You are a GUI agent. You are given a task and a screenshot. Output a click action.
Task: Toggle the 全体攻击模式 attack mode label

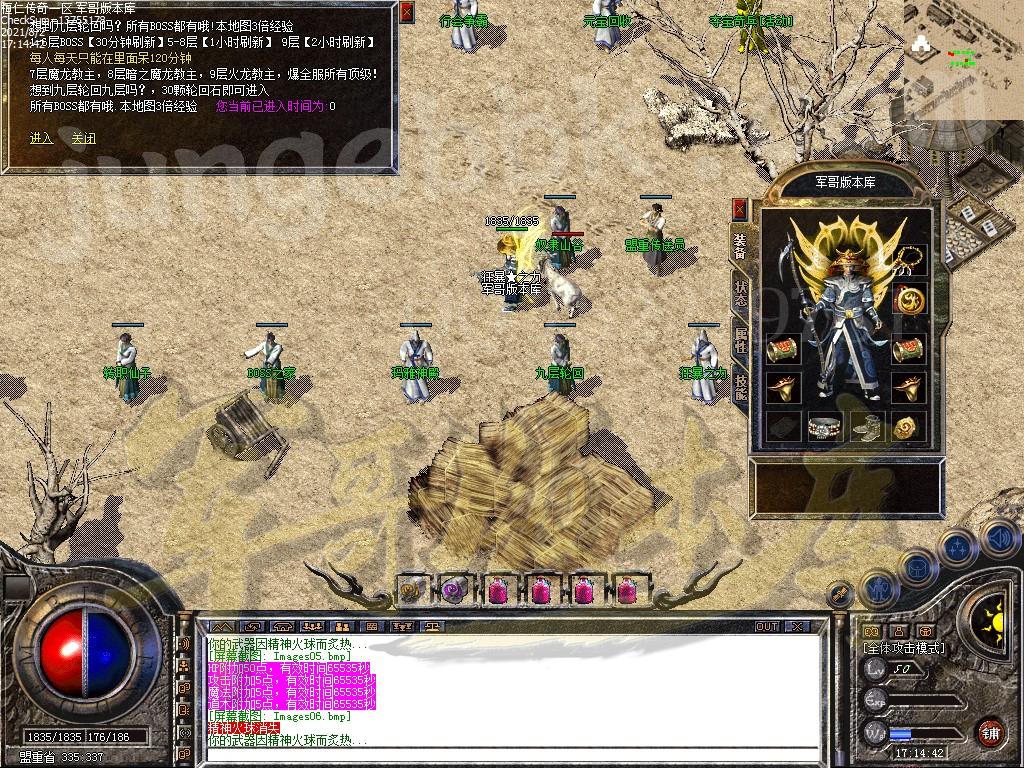pos(904,648)
